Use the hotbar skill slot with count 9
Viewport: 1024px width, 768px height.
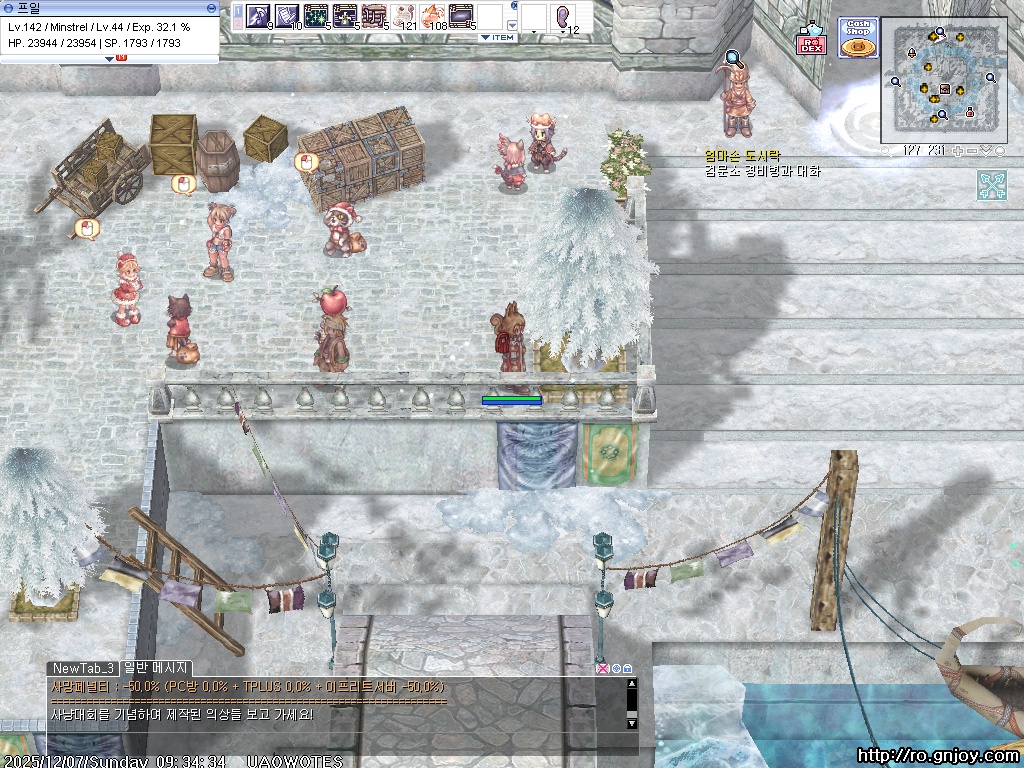[260, 16]
